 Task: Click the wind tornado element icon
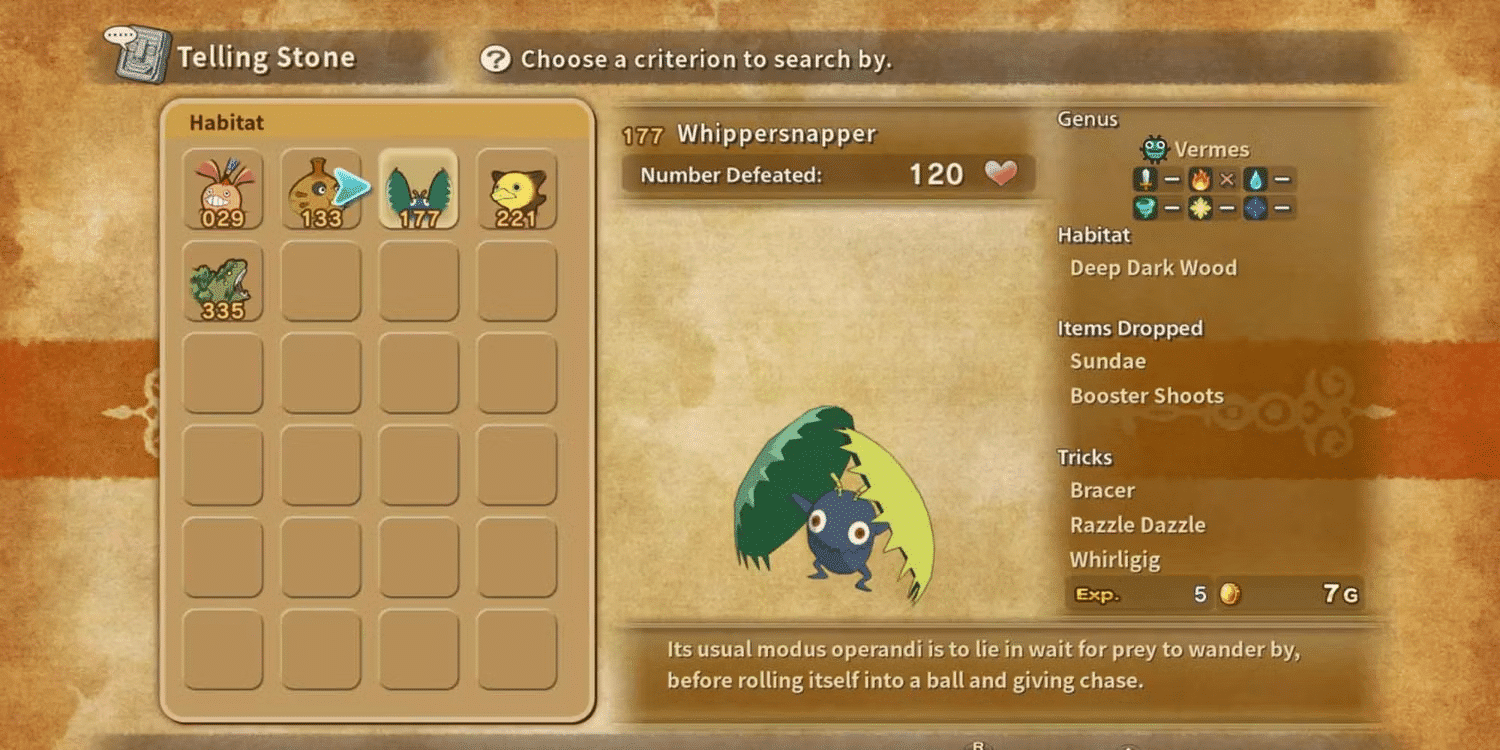[1146, 208]
